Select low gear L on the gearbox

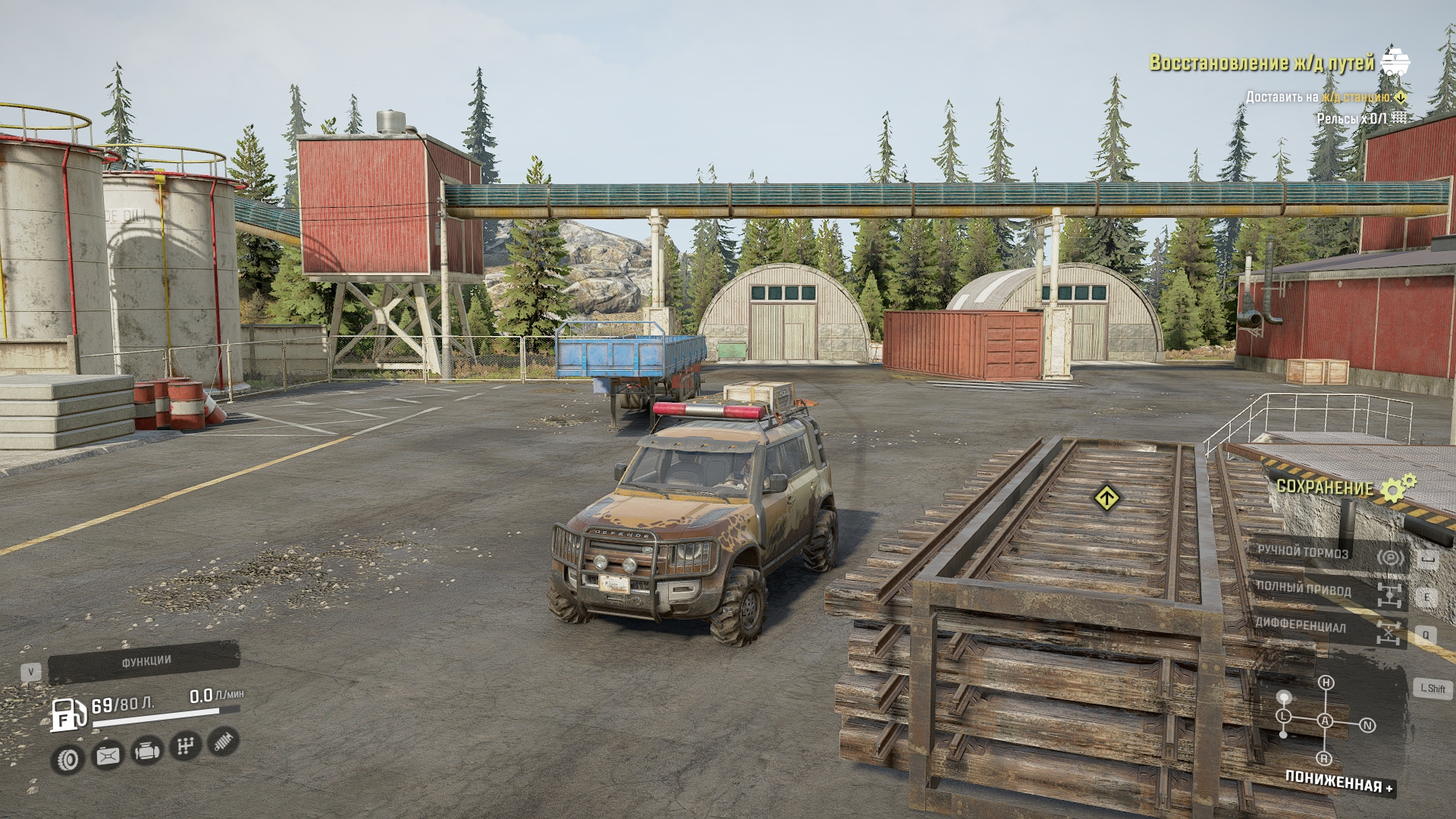(x=1283, y=716)
